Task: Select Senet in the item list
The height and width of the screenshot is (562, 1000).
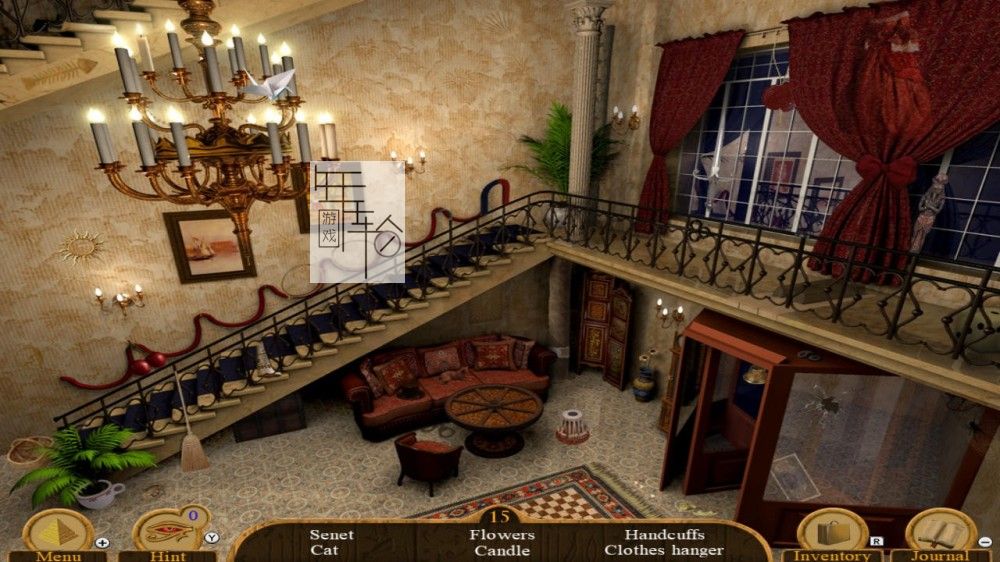Action: coord(331,535)
